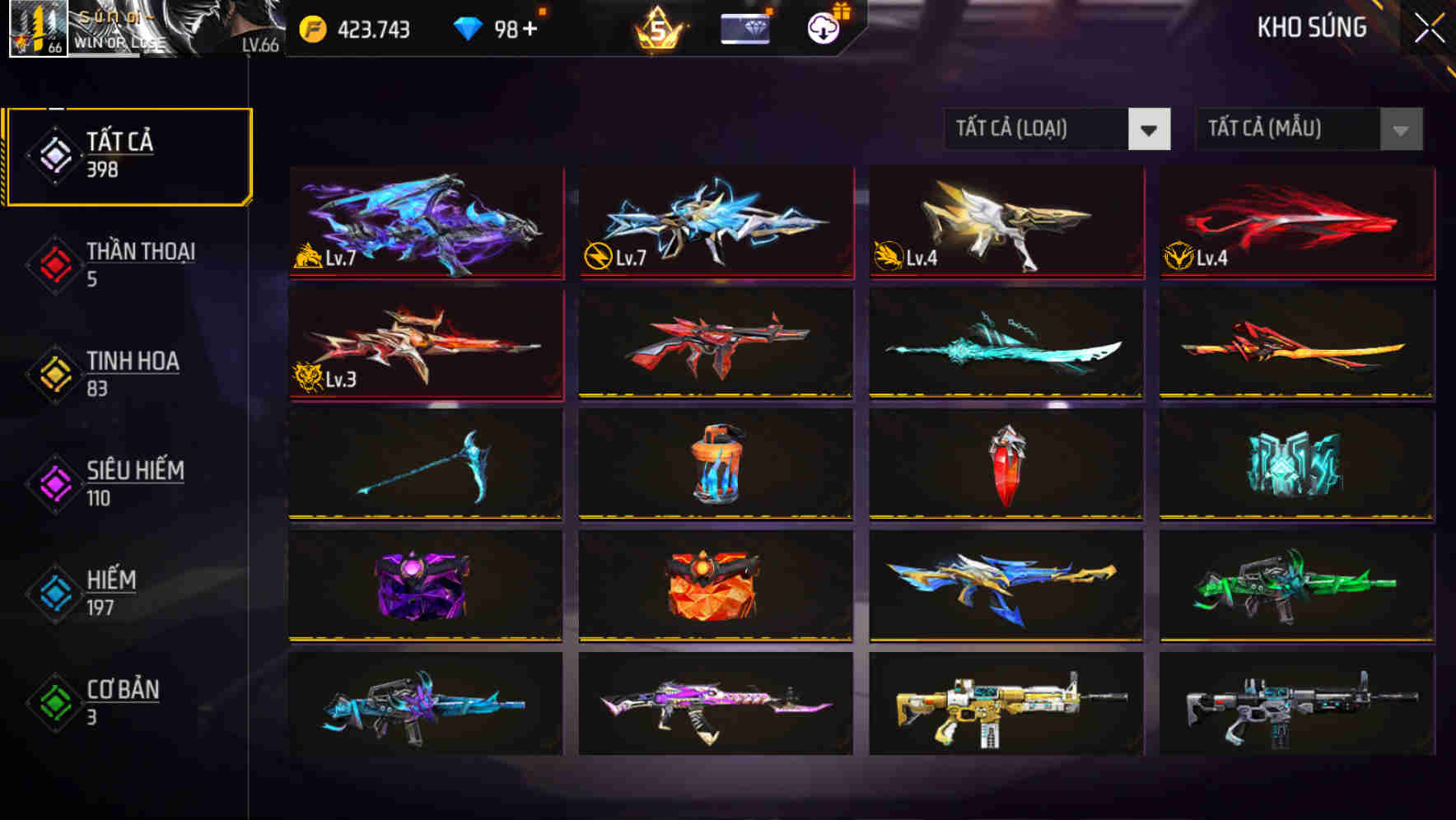Switch to the TẤT CẢ category tab
This screenshot has width=1456, height=820.
128,154
